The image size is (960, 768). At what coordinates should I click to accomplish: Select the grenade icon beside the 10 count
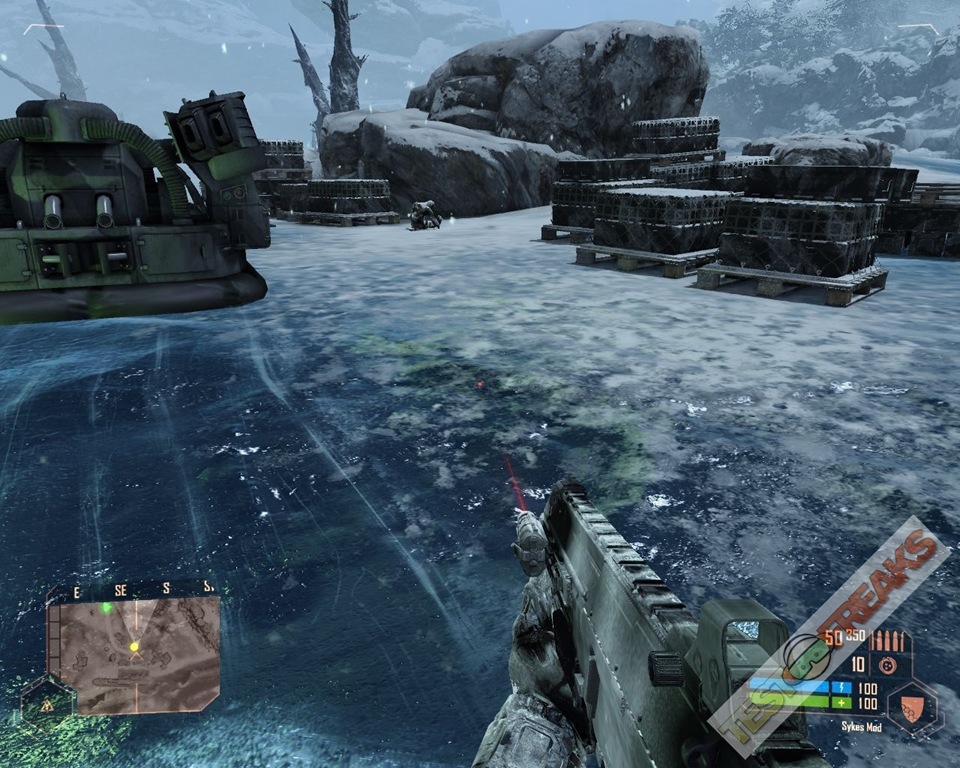click(885, 665)
